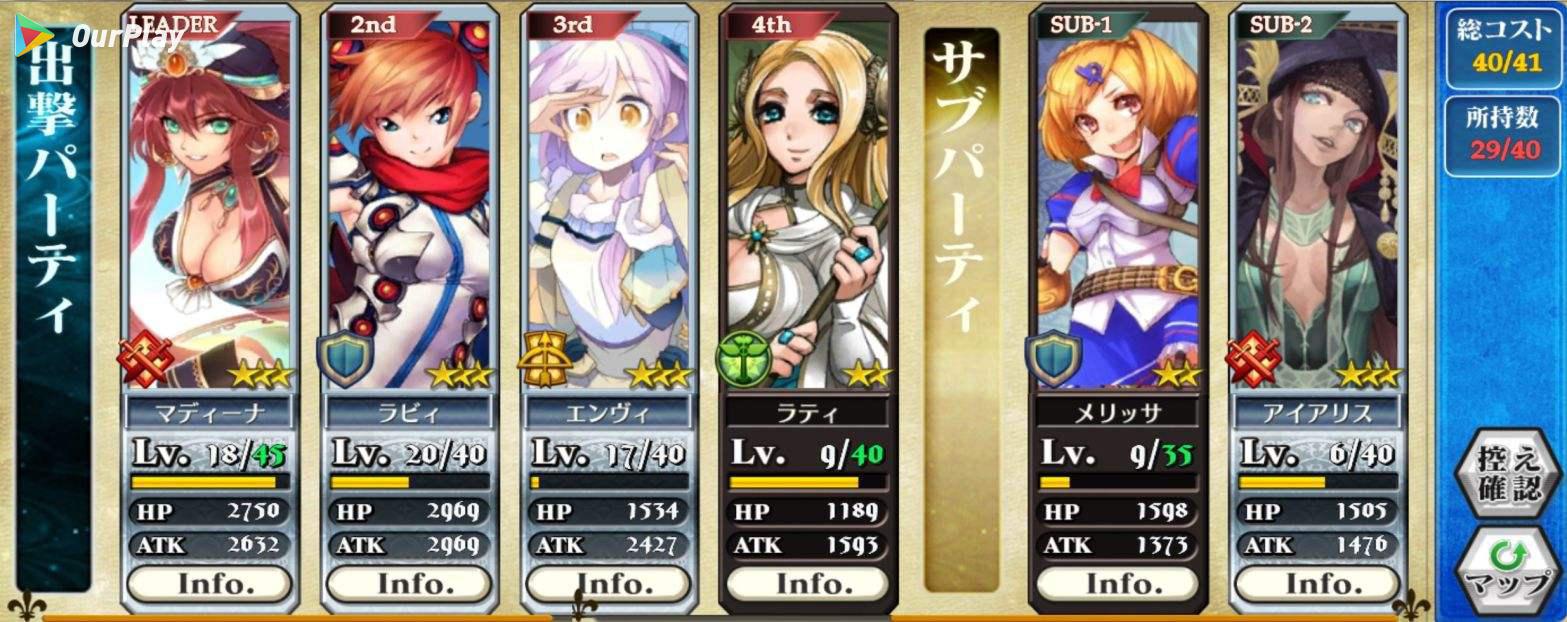Click the OurPlay overlay logo
Image resolution: width=1567 pixels, height=622 pixels.
coord(100,36)
